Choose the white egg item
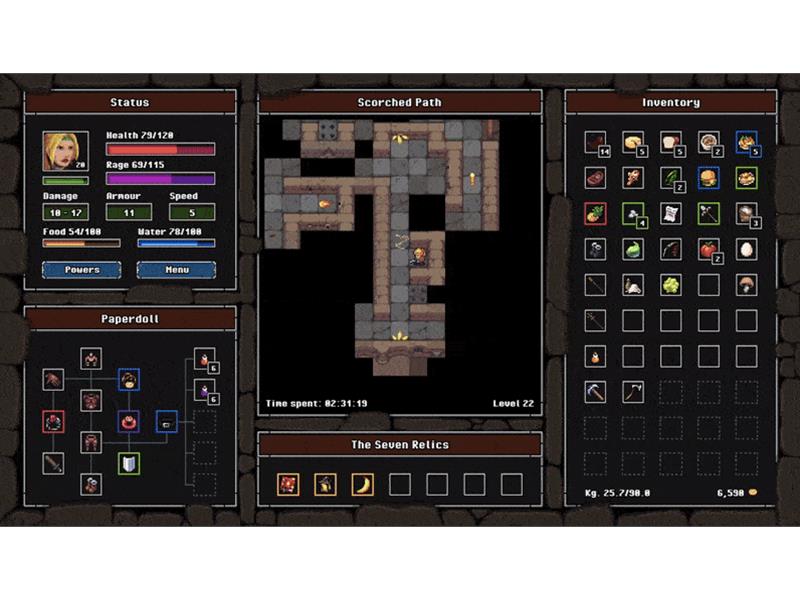 [x=746, y=250]
